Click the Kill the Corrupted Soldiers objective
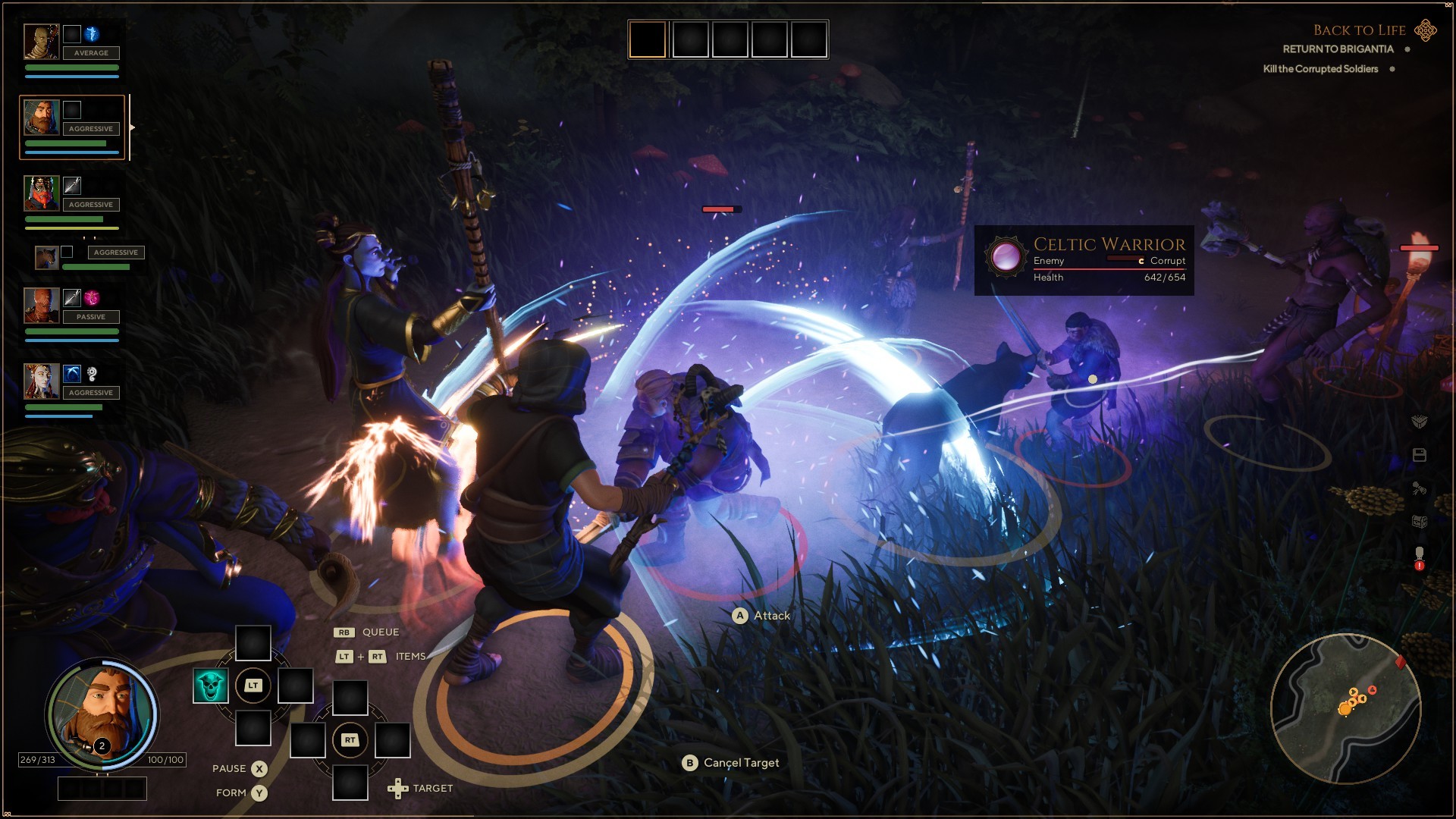The image size is (1456, 819). pos(1319,68)
